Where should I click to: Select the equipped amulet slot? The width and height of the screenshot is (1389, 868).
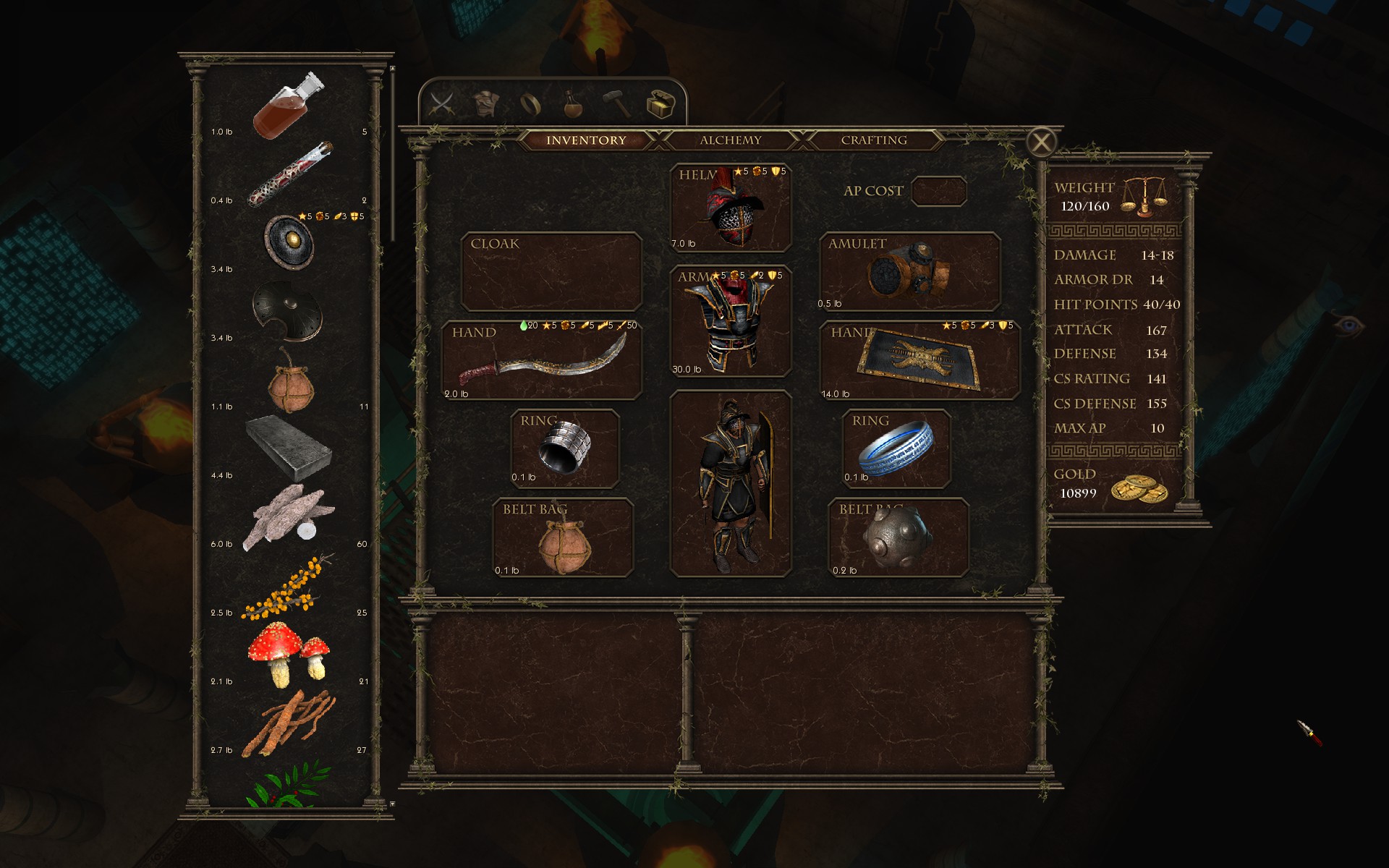[x=909, y=272]
